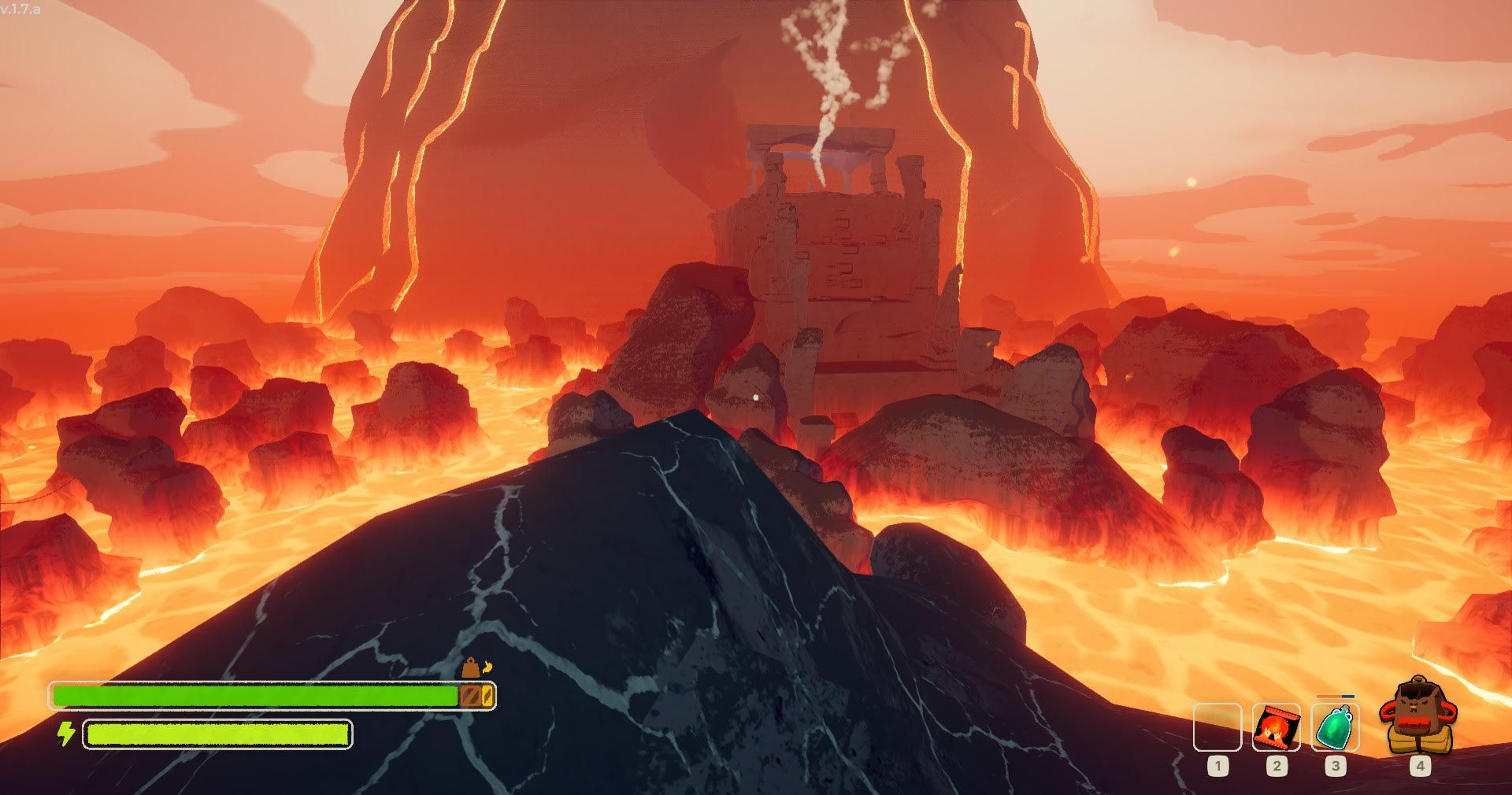Select the empty first hotbar slot

click(1217, 728)
